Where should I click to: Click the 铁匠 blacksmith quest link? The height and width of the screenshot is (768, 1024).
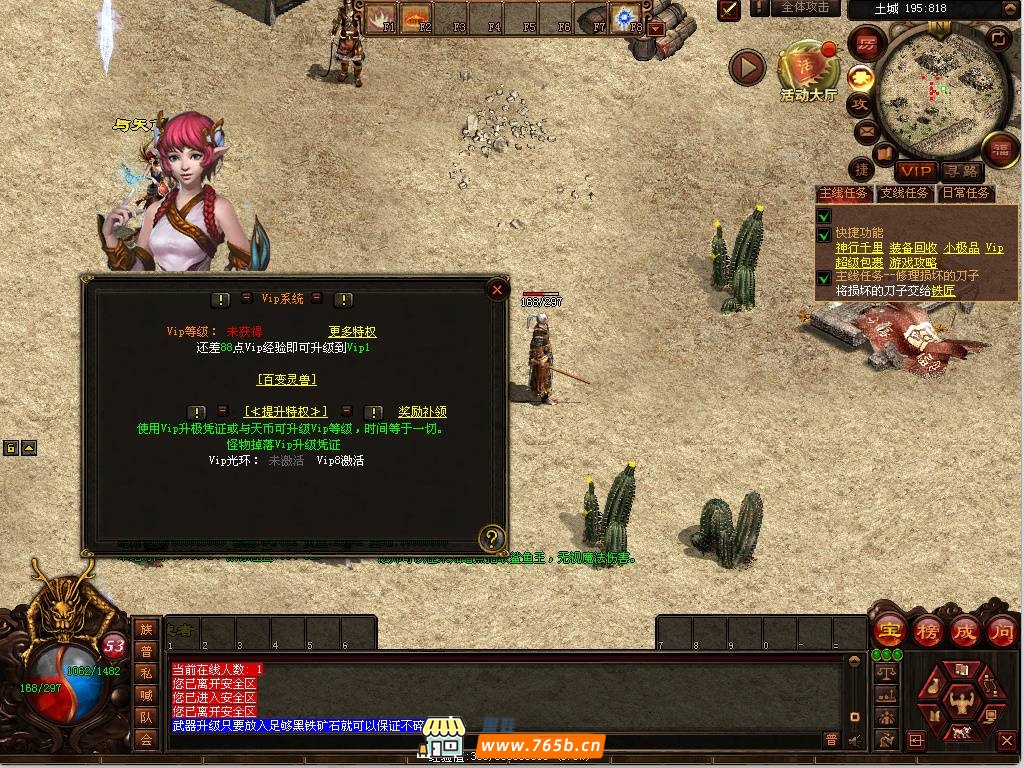[x=943, y=291]
